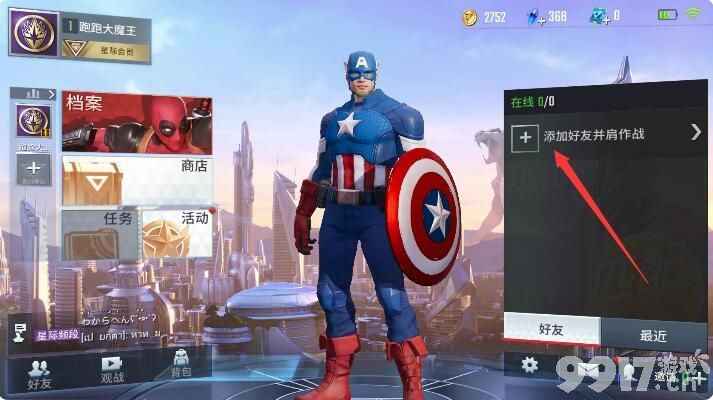Open the 档案 (Profile) panel with Deadpool

point(137,122)
